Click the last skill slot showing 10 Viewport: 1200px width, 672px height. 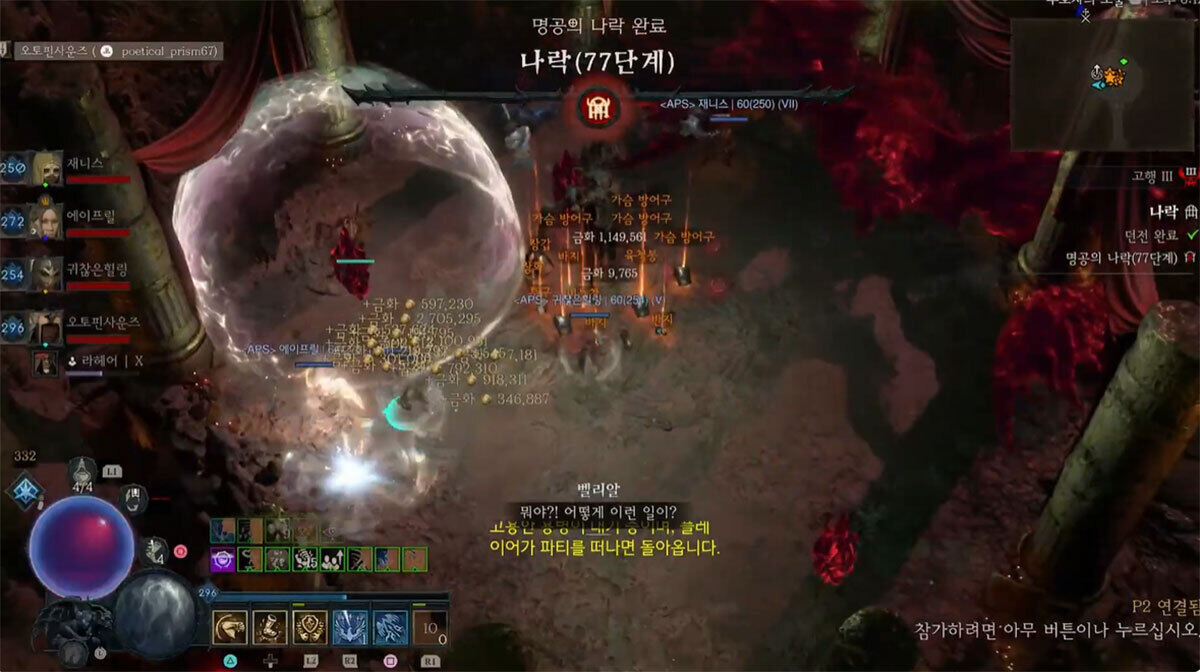(429, 628)
